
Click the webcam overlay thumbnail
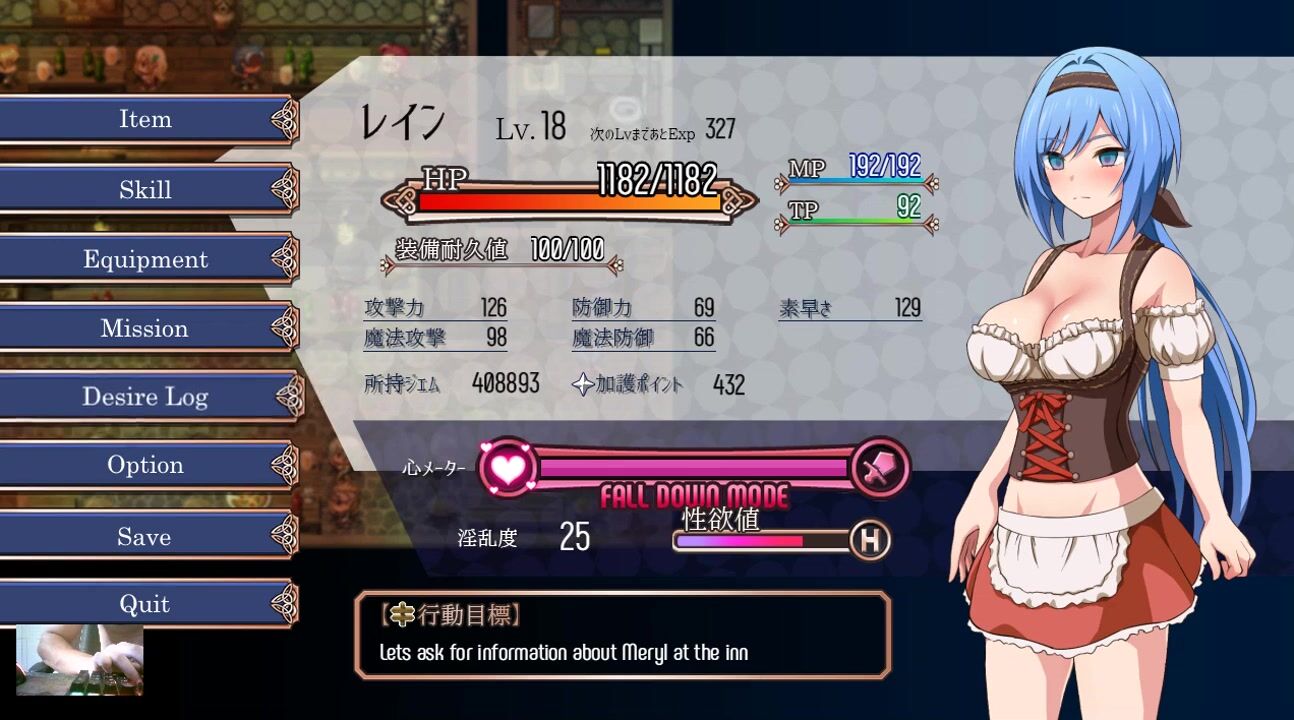coord(80,660)
